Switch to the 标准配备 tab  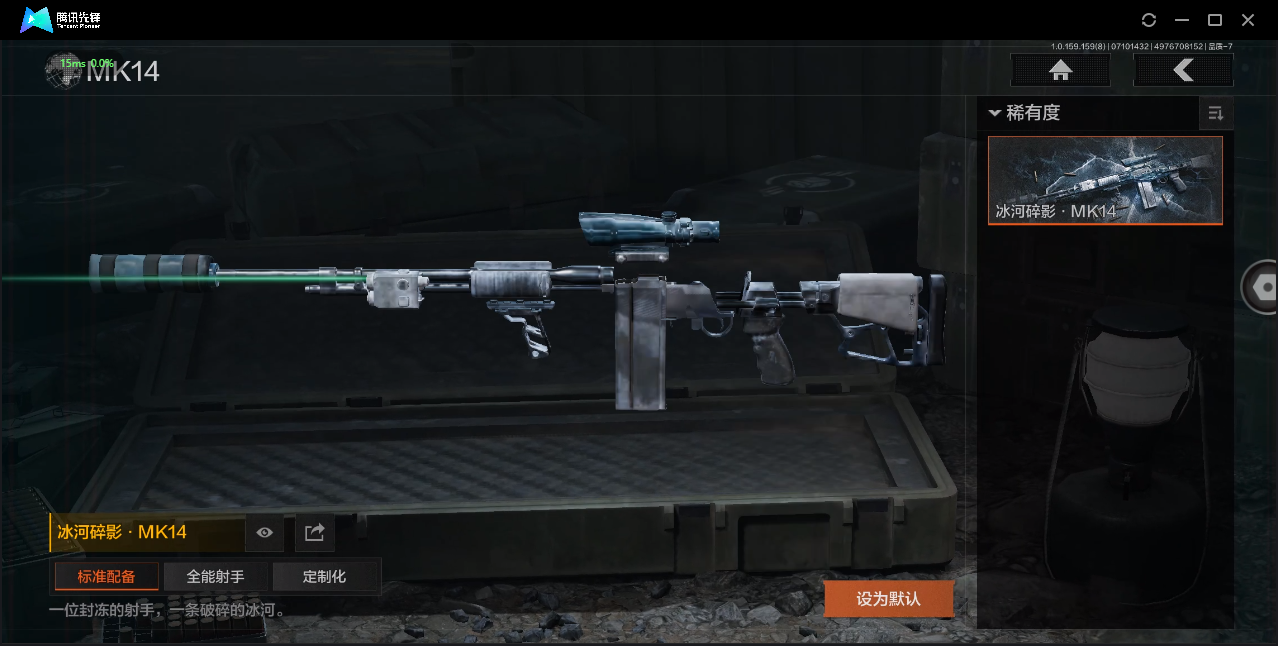[106, 576]
